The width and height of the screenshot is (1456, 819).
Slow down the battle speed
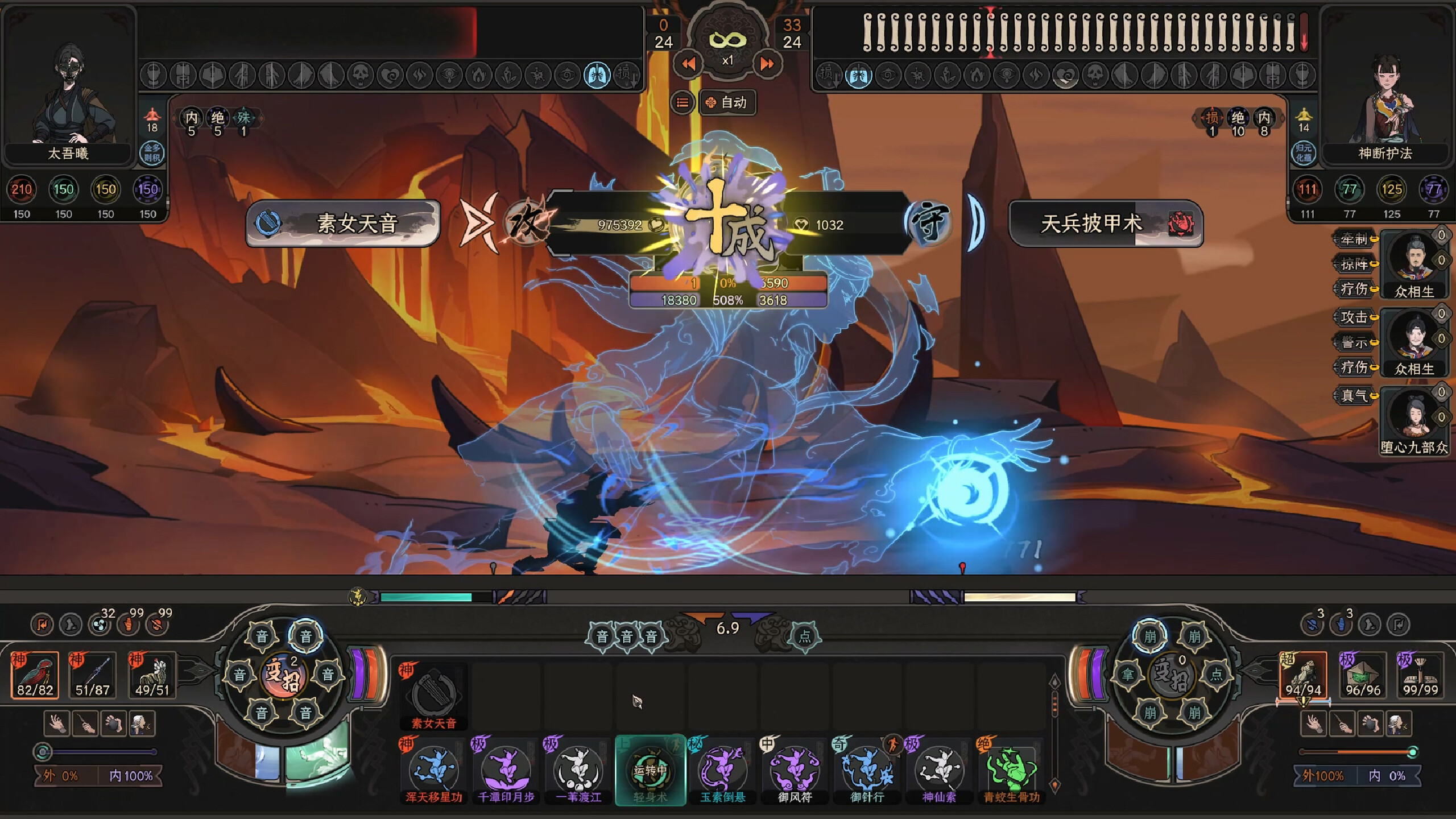pos(688,64)
